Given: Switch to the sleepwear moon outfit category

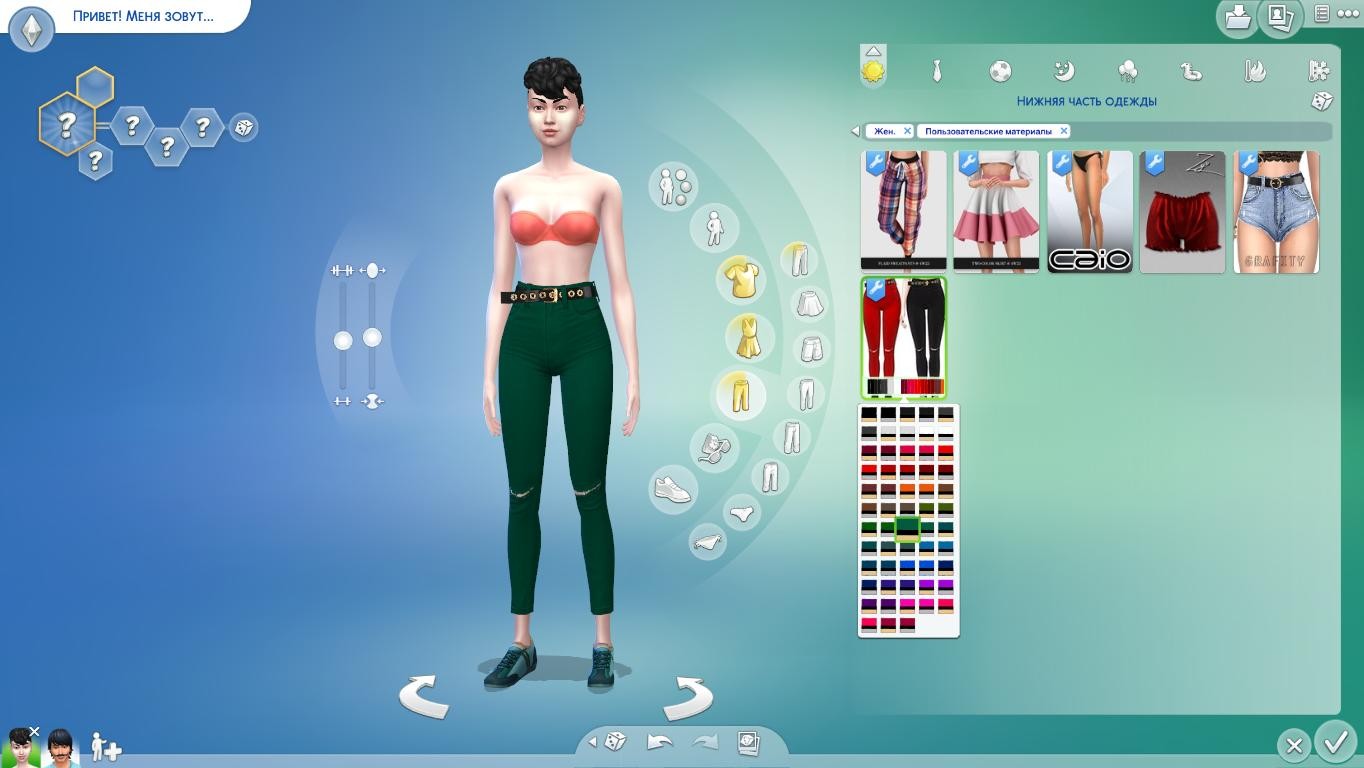Looking at the screenshot, I should 1064,71.
